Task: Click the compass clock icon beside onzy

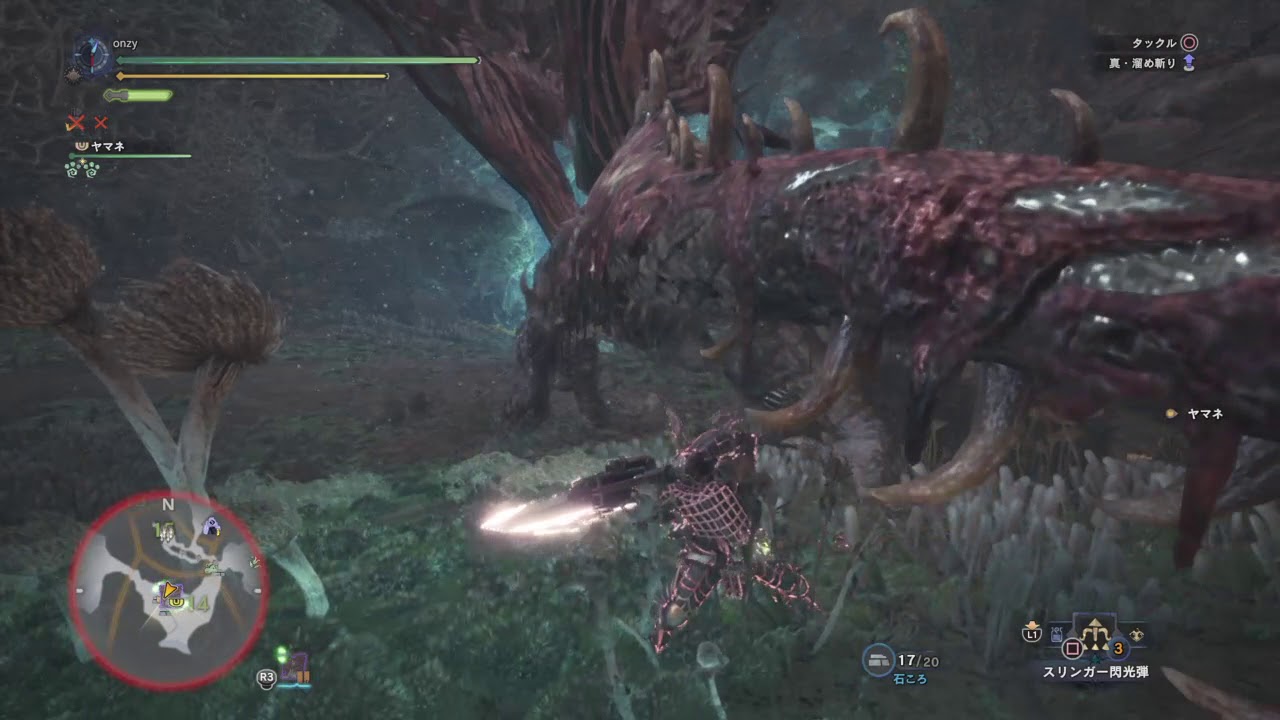Action: coord(91,54)
